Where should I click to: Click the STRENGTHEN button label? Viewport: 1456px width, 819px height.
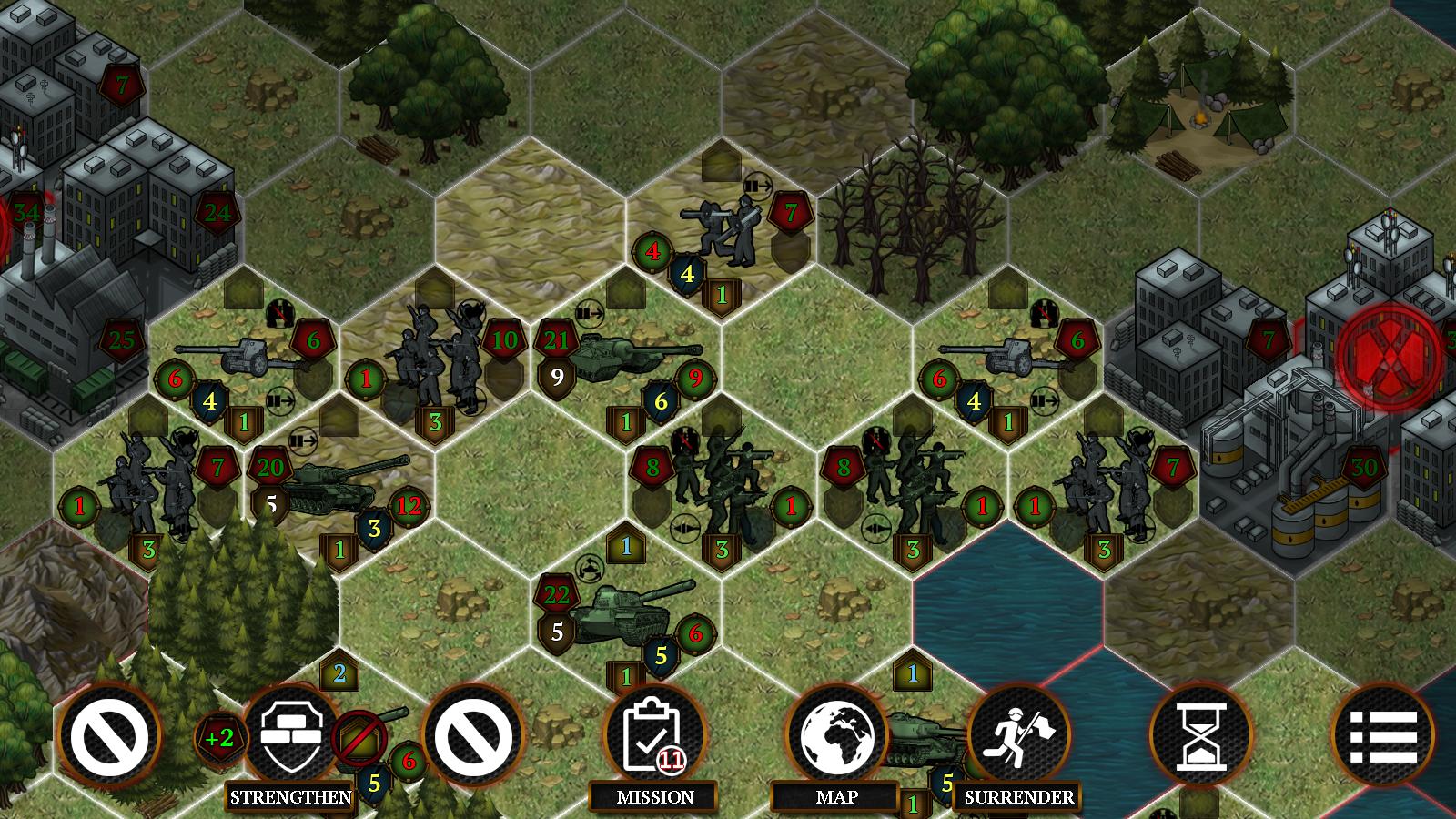[x=290, y=795]
